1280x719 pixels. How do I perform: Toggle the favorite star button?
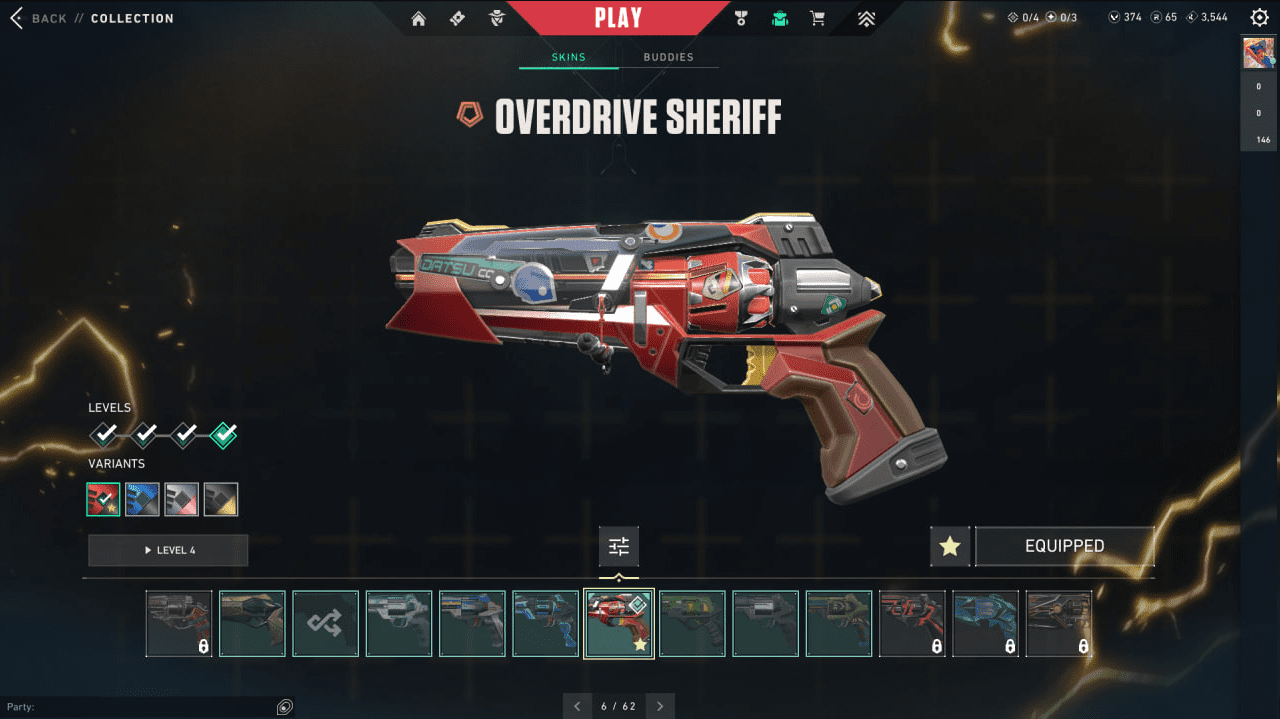(x=950, y=546)
